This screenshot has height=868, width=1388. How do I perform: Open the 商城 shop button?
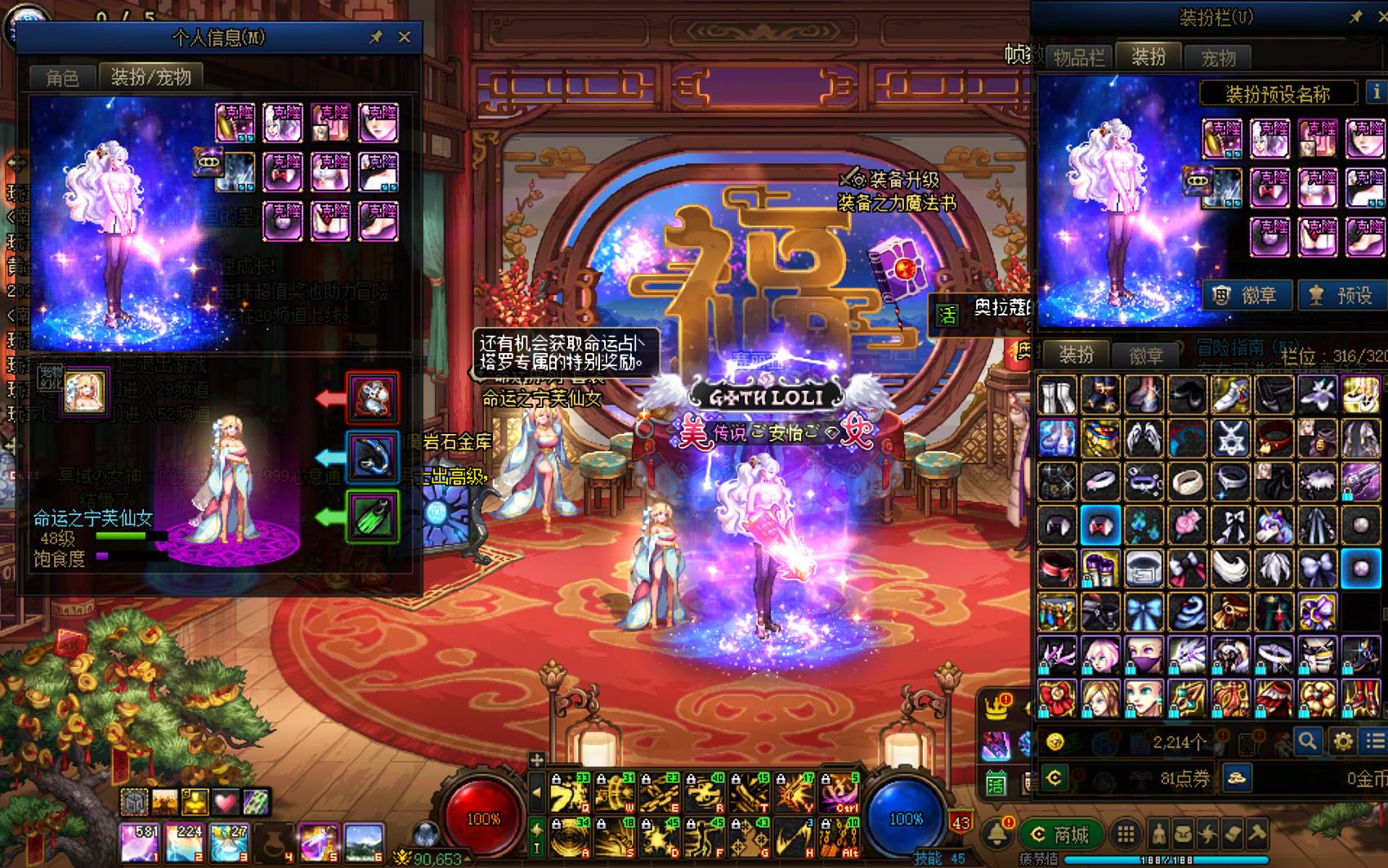[1059, 834]
